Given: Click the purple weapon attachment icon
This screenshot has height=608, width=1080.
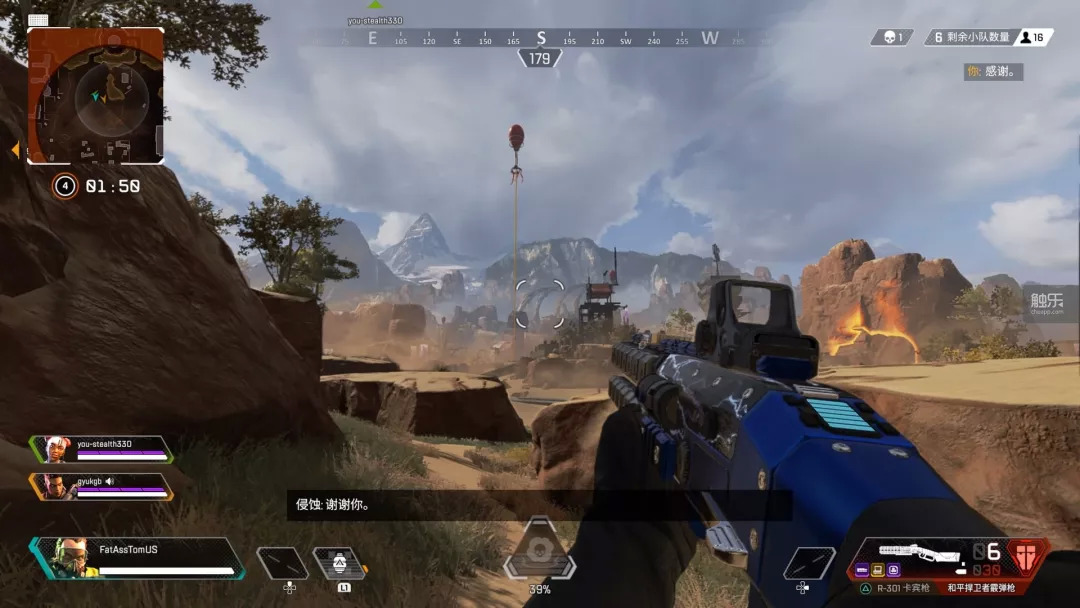Looking at the screenshot, I should pyautogui.click(x=894, y=570).
